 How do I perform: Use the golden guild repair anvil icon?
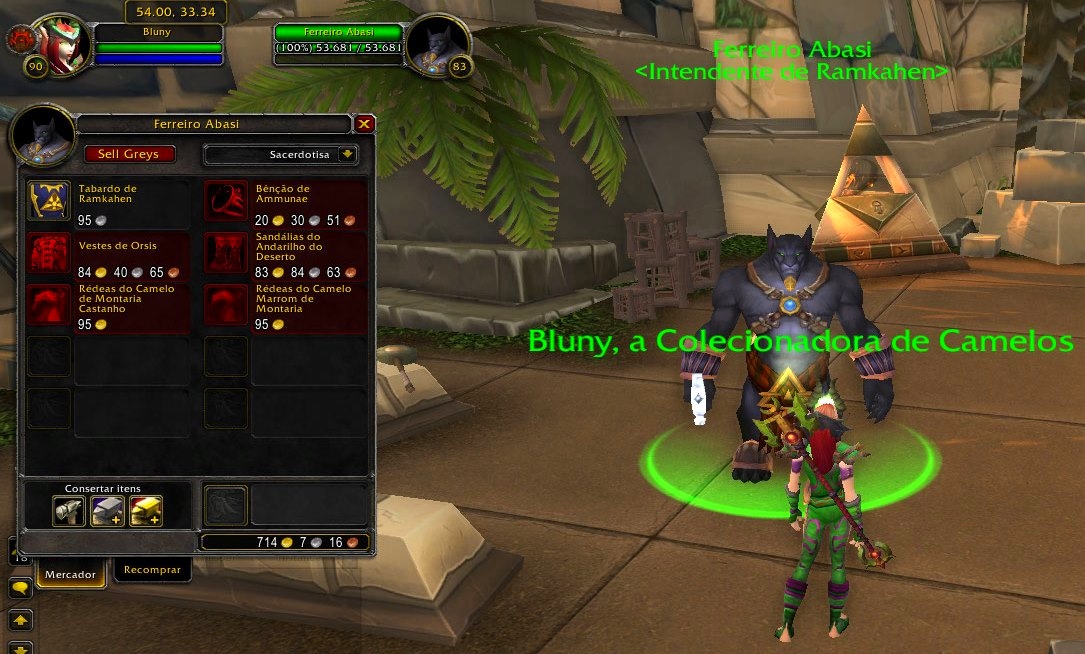146,511
